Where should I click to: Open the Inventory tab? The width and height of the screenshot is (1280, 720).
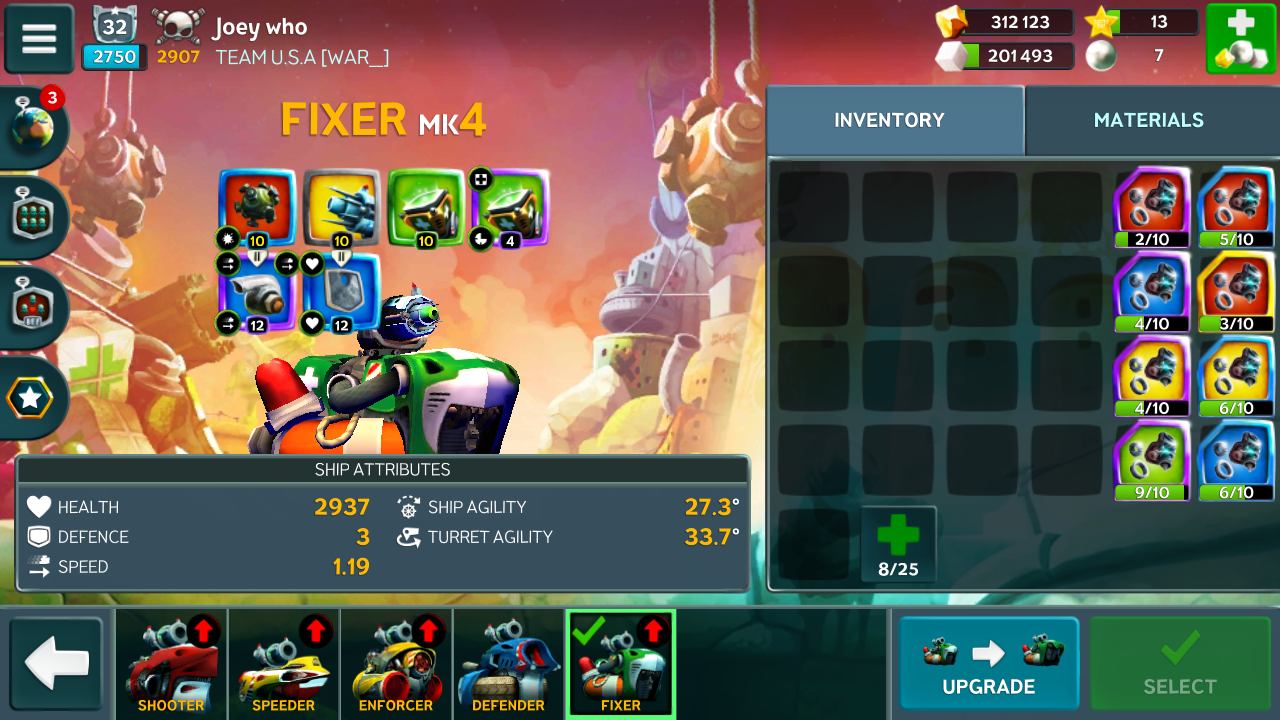click(889, 120)
